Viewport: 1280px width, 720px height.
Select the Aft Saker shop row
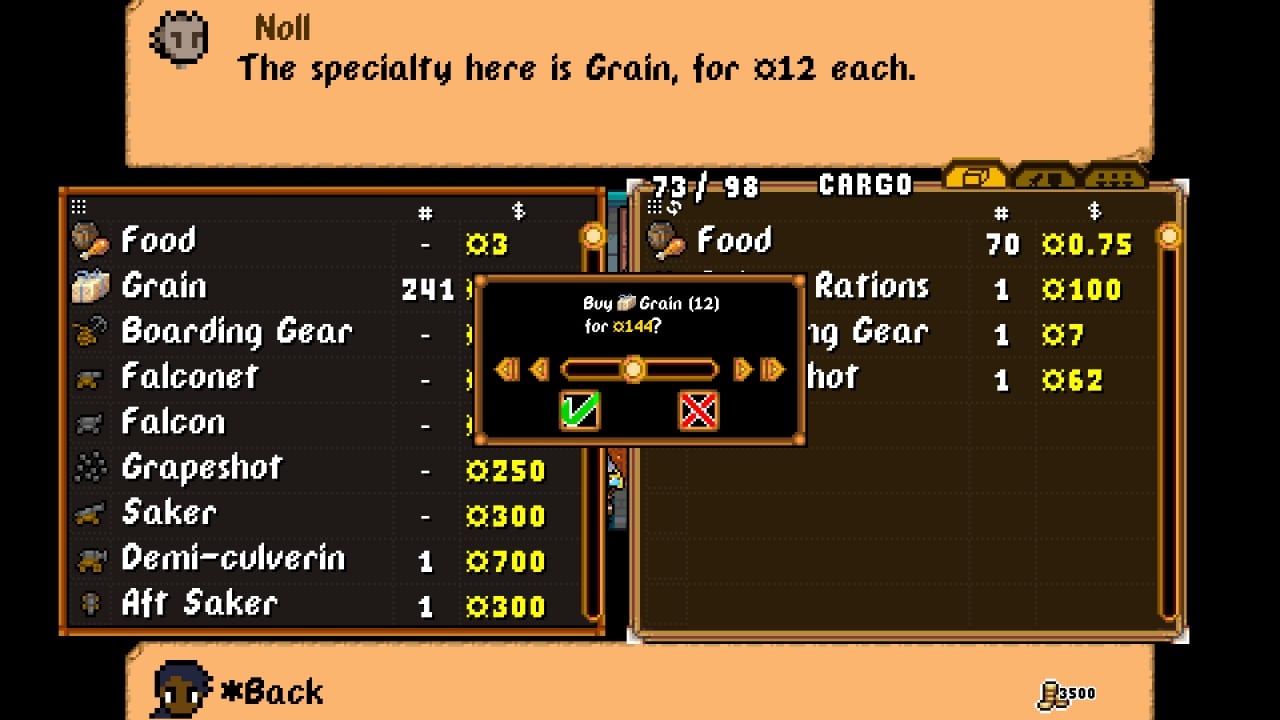(x=199, y=604)
